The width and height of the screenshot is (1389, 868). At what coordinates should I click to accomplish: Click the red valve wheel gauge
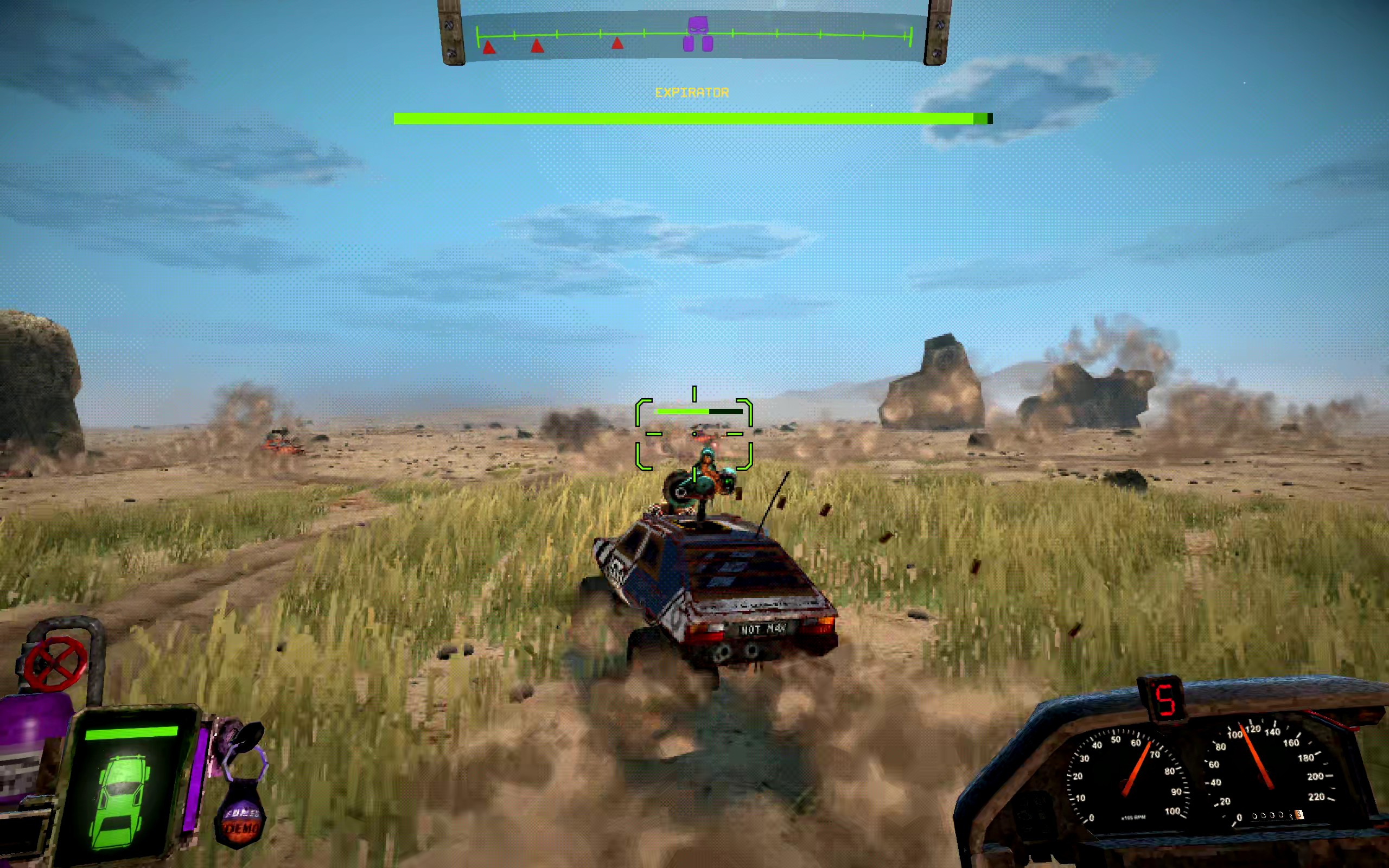(x=56, y=663)
